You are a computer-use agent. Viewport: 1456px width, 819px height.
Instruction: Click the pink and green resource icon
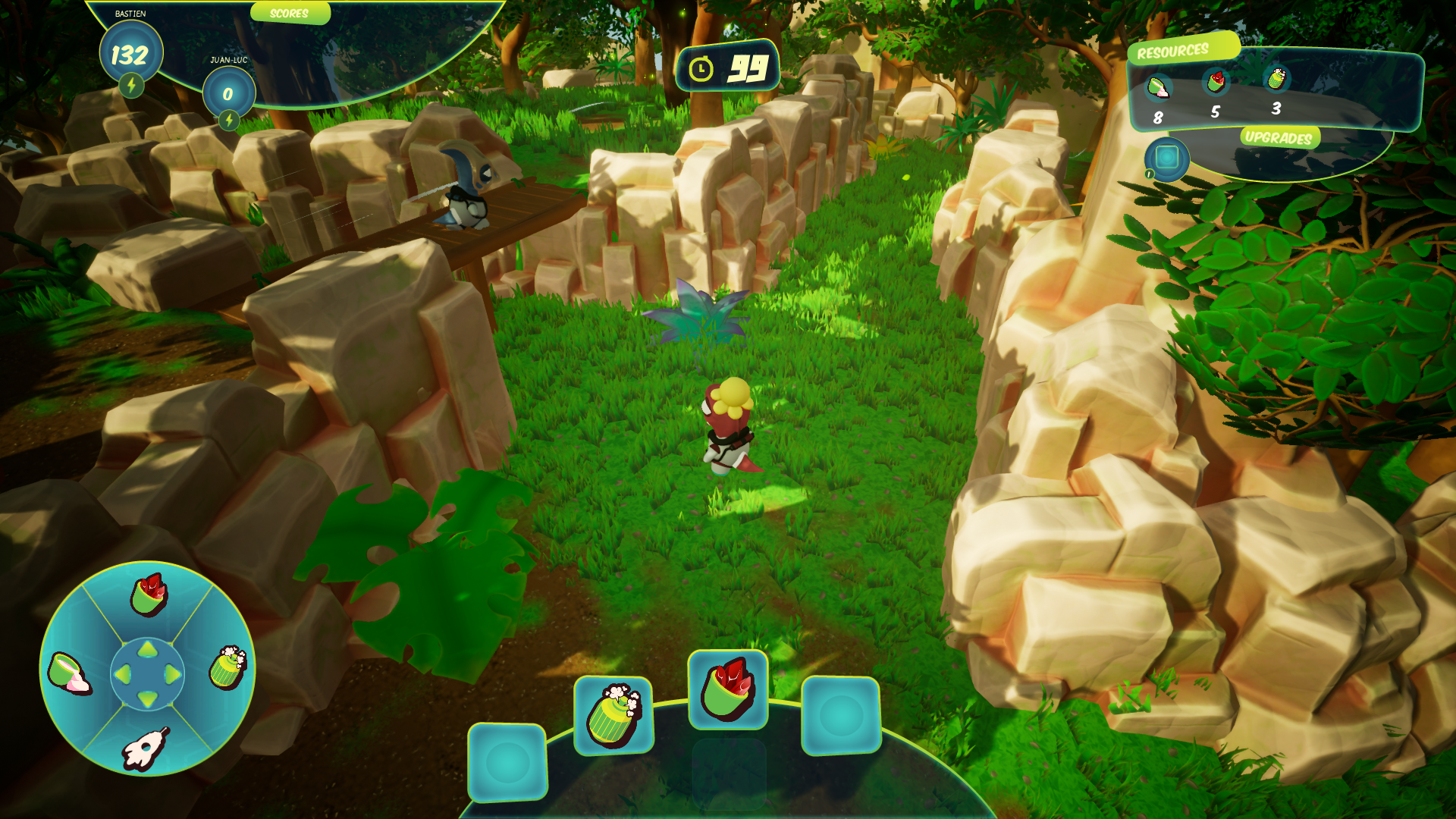1158,87
